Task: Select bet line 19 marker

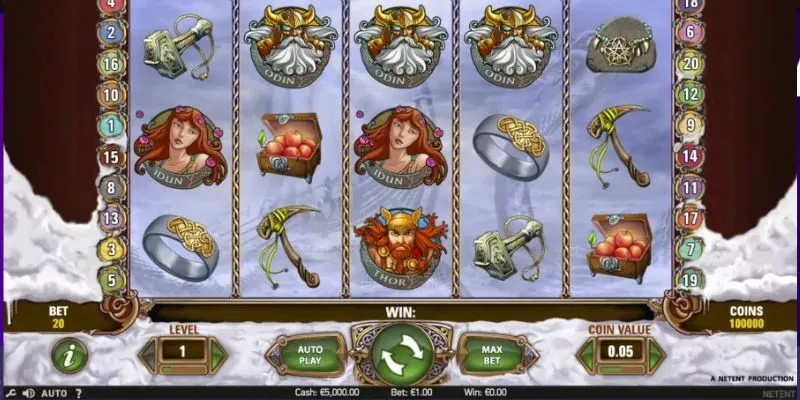Action: tap(688, 279)
